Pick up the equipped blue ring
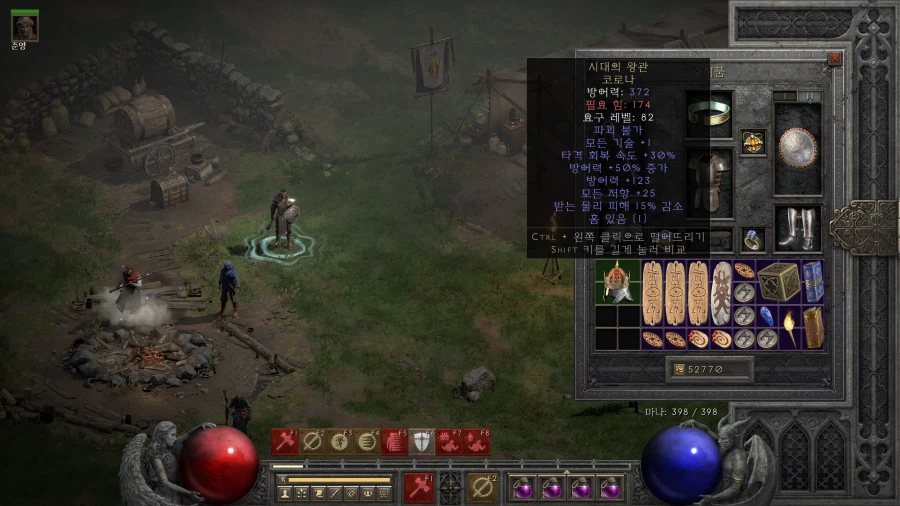 753,240
